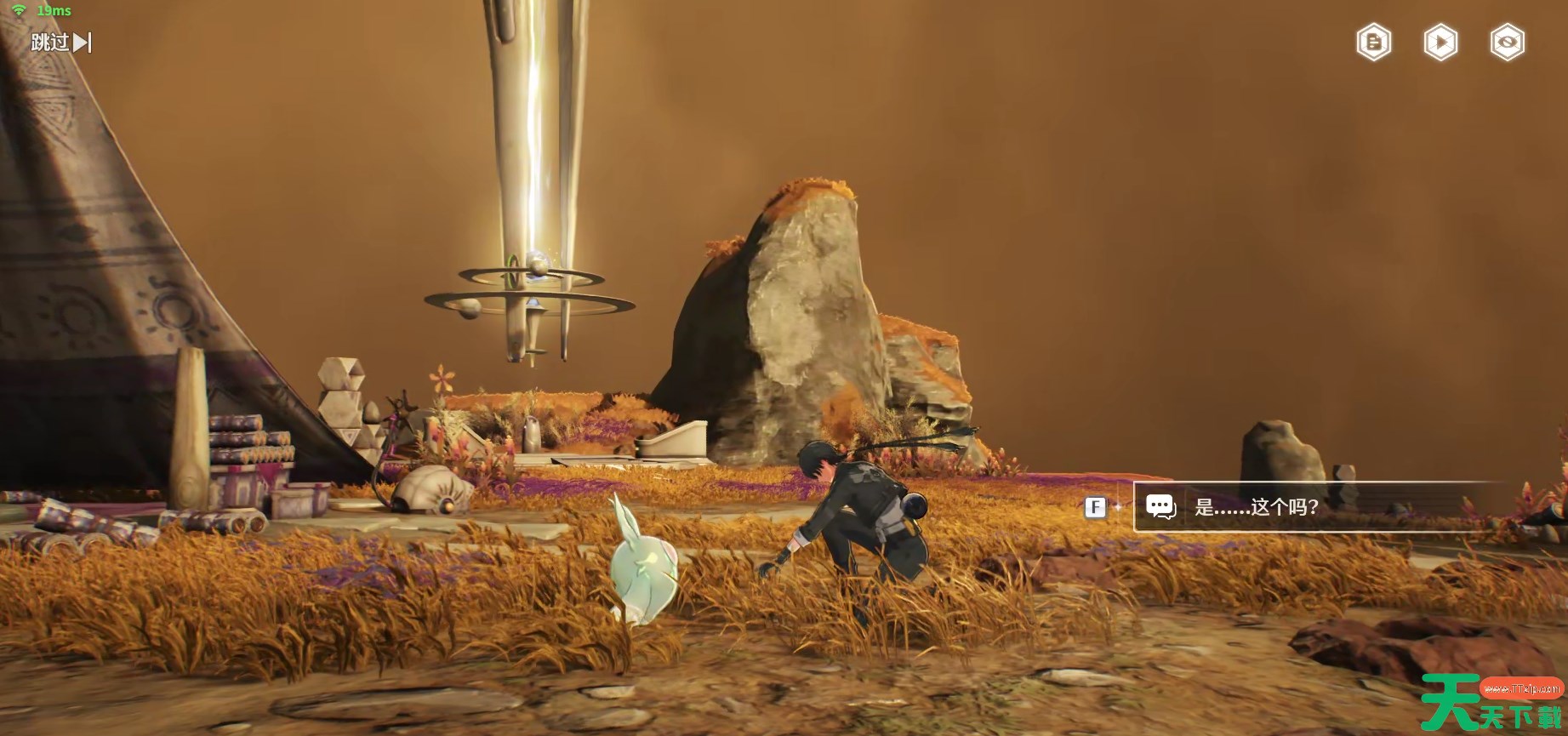1568x736 pixels.
Task: Toggle auto-play dialogue hexagon button
Action: click(1440, 43)
